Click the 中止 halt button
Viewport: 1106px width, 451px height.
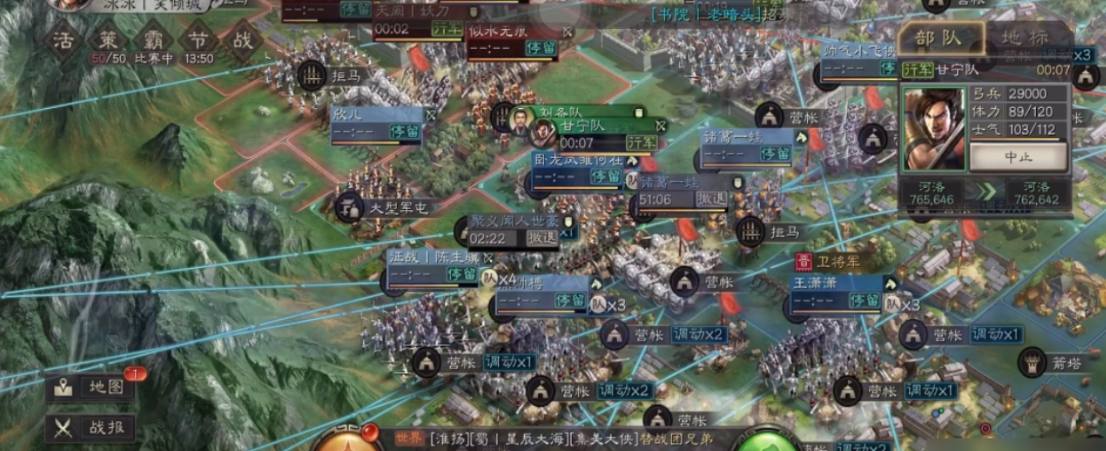point(1017,157)
